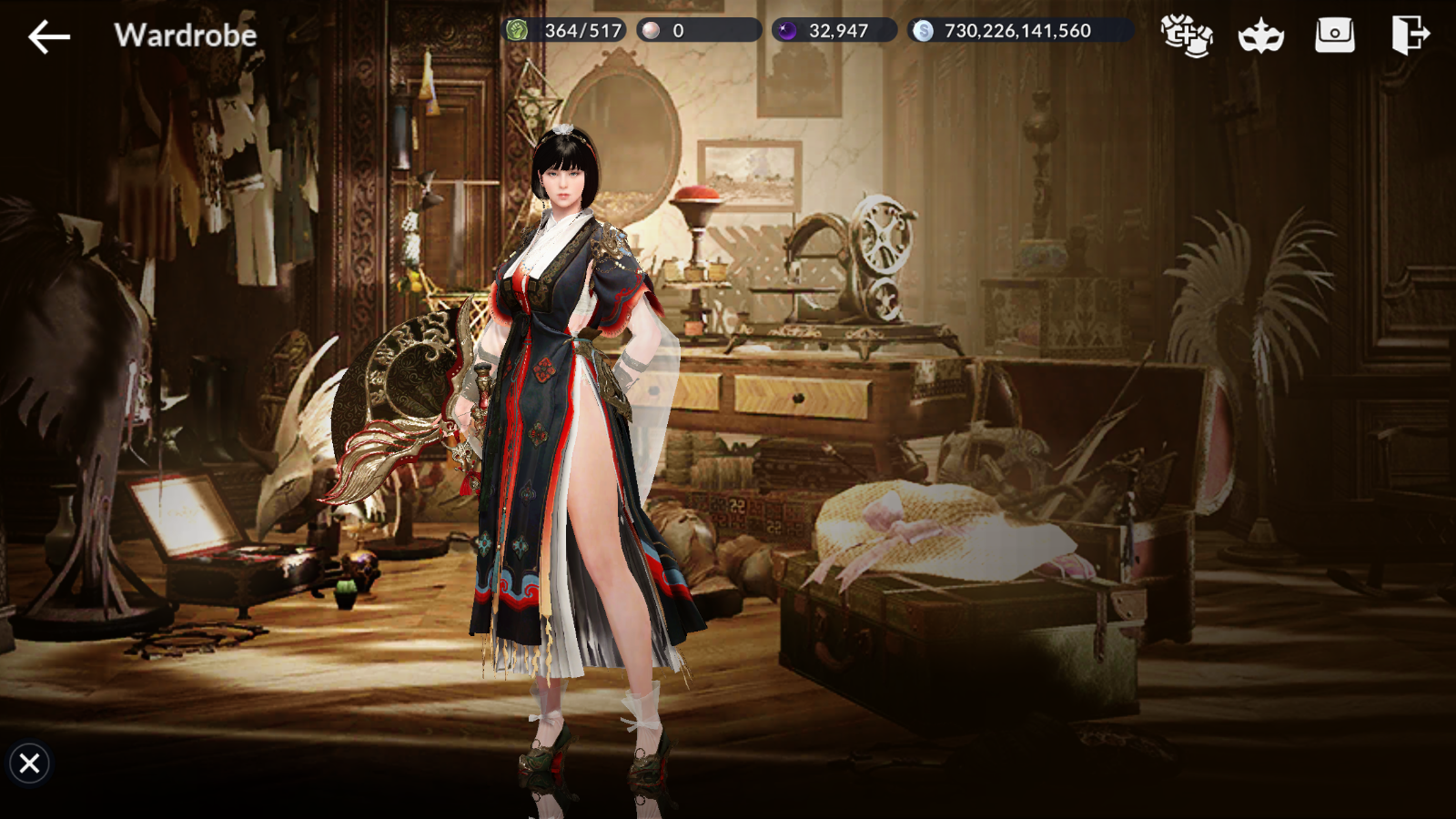The height and width of the screenshot is (819, 1456).
Task: Close the preview with the X button
Action: [29, 763]
